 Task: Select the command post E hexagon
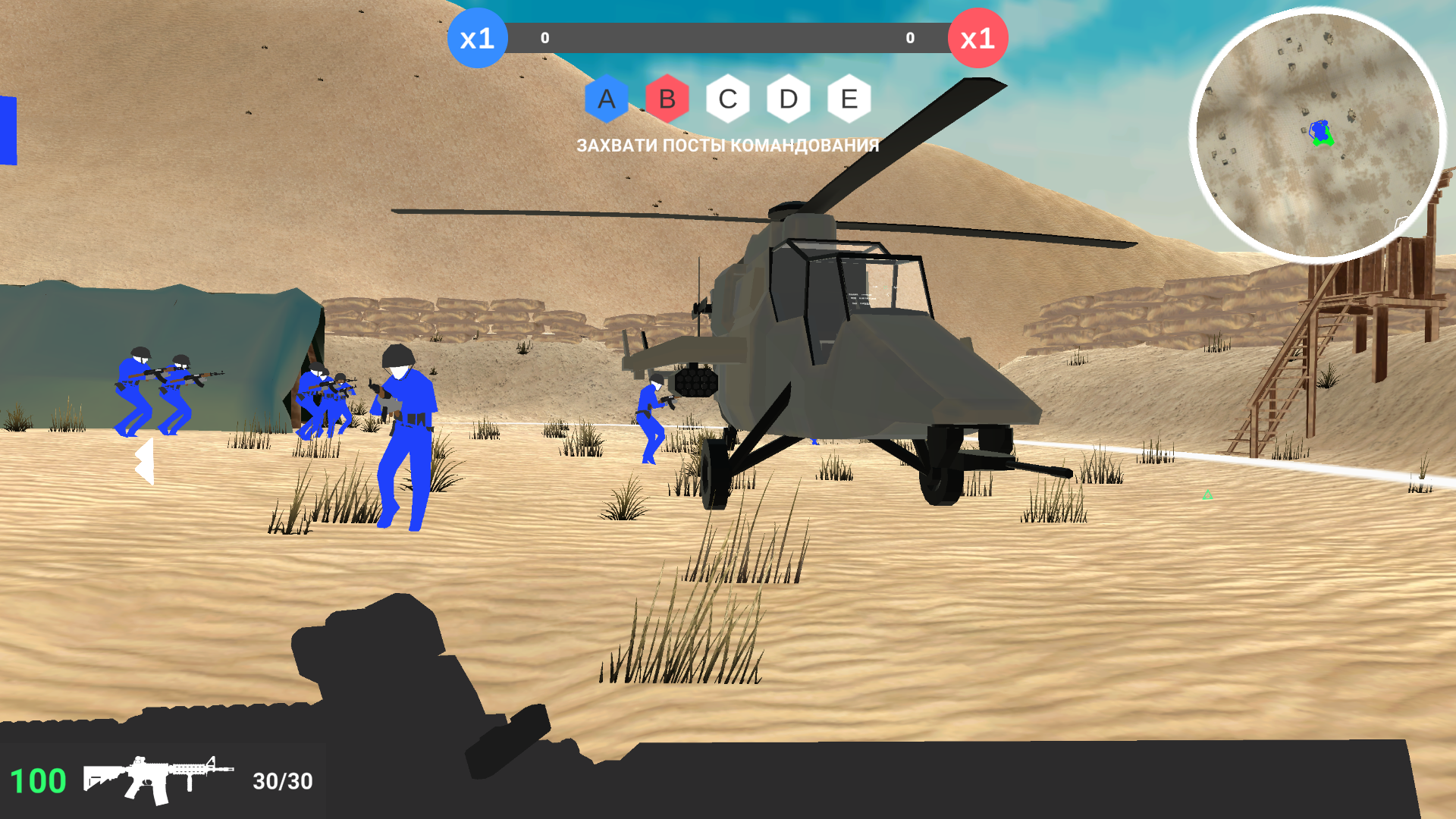click(849, 99)
